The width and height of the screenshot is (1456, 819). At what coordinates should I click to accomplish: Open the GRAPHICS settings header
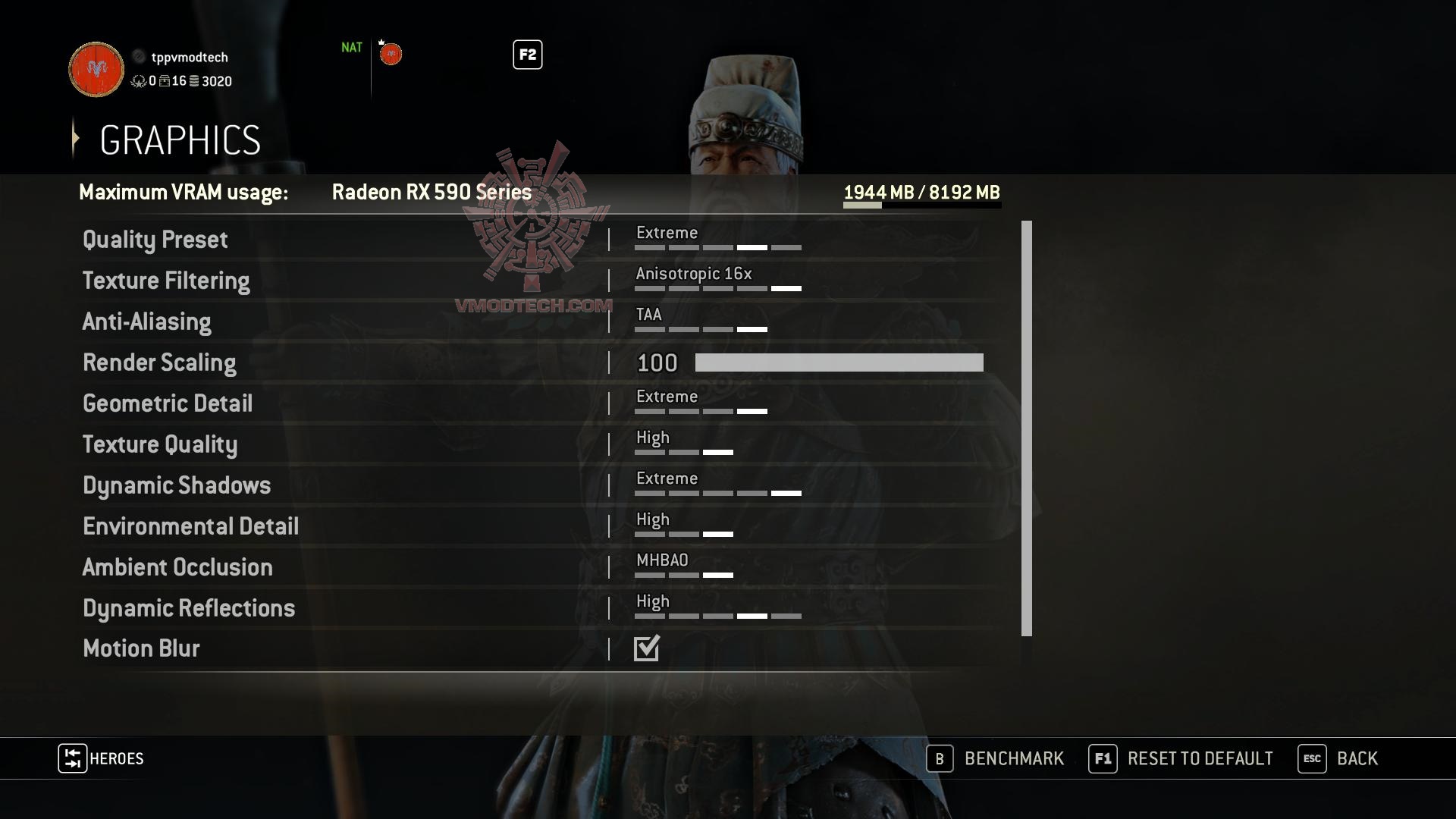point(180,139)
